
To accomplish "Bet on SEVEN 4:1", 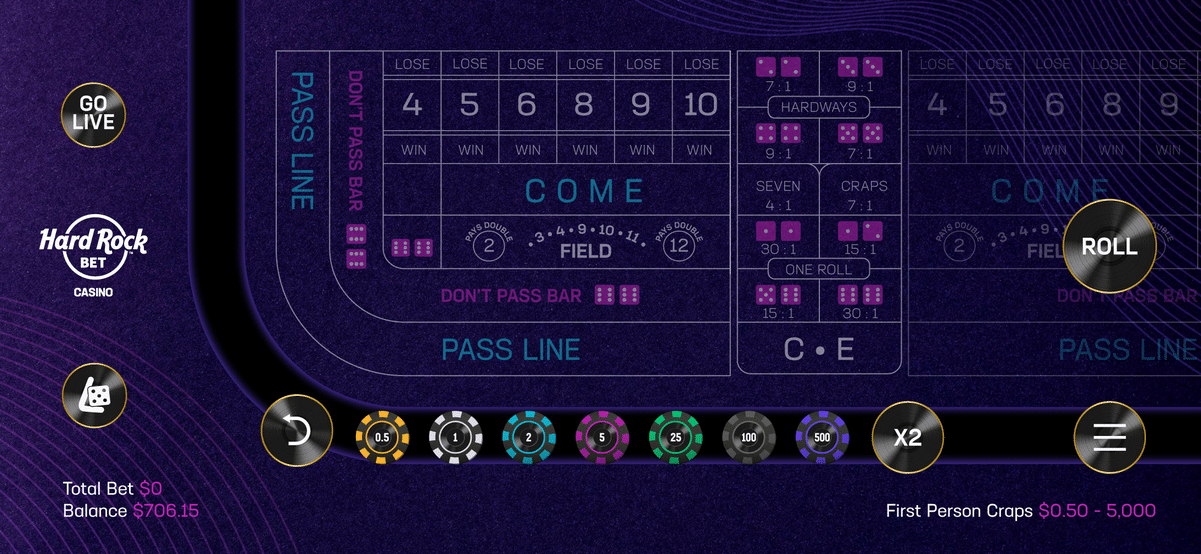I will click(x=778, y=195).
